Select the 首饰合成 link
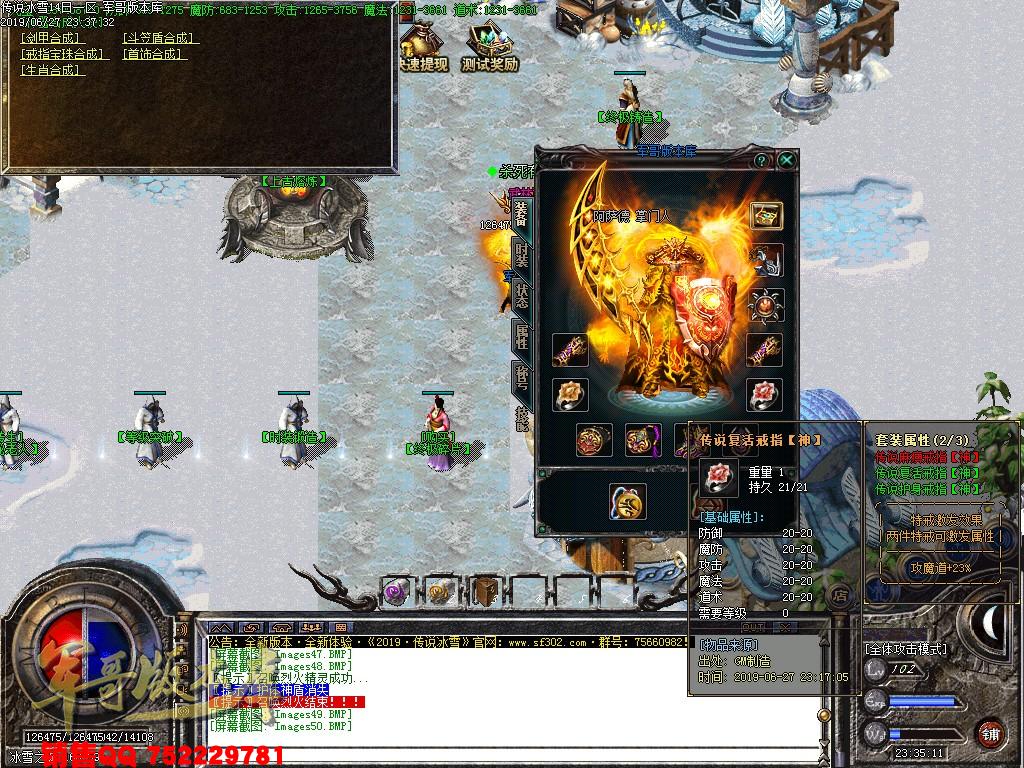1024x768 pixels. [153, 54]
